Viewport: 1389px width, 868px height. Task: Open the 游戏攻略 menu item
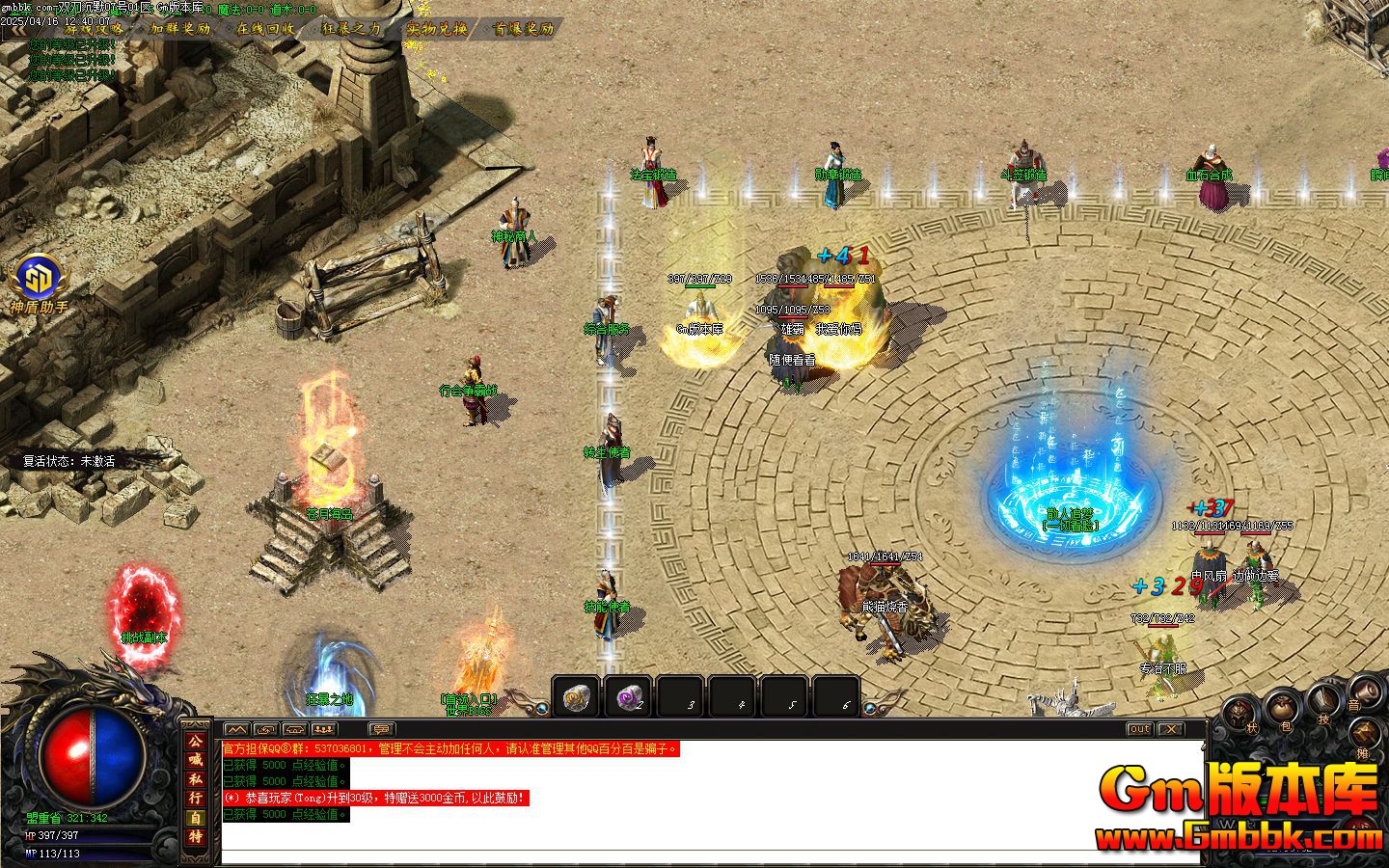click(x=94, y=30)
